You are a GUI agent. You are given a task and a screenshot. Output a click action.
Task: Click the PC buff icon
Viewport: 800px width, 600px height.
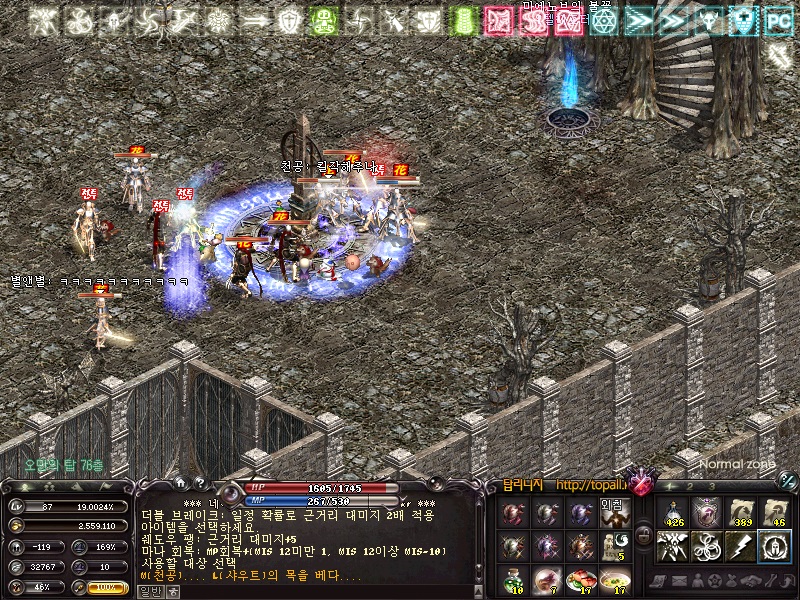[775, 19]
